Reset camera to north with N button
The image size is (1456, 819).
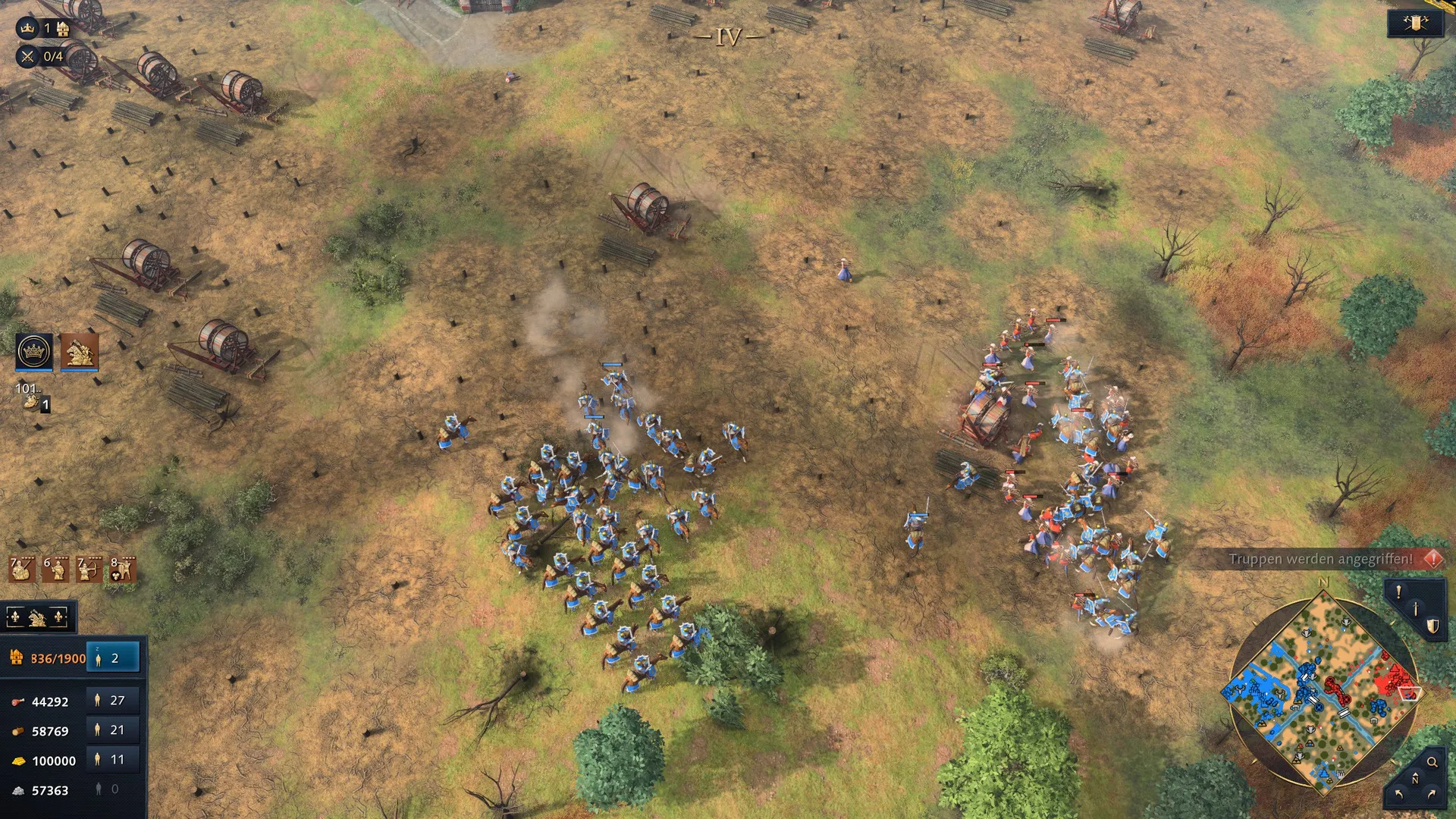pyautogui.click(x=1415, y=780)
